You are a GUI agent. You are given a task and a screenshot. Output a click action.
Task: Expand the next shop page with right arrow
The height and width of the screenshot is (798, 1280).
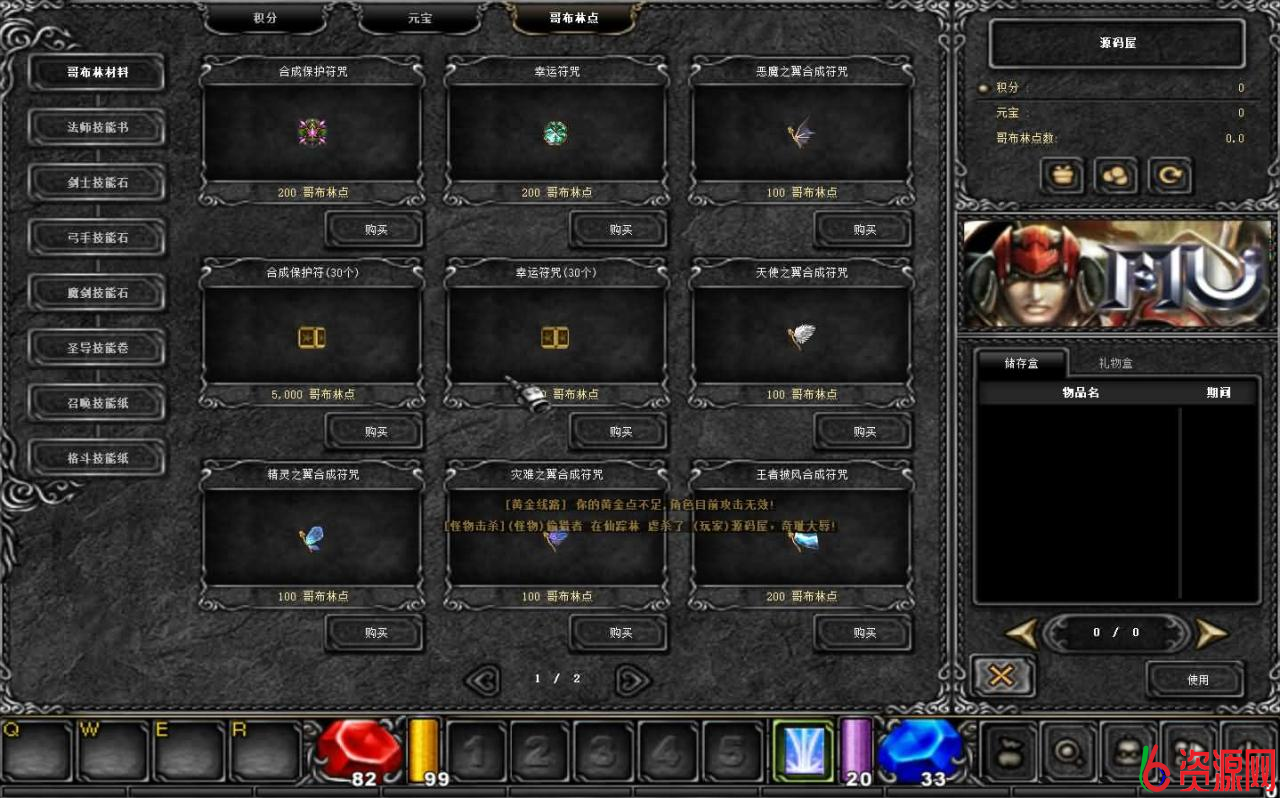click(x=631, y=678)
